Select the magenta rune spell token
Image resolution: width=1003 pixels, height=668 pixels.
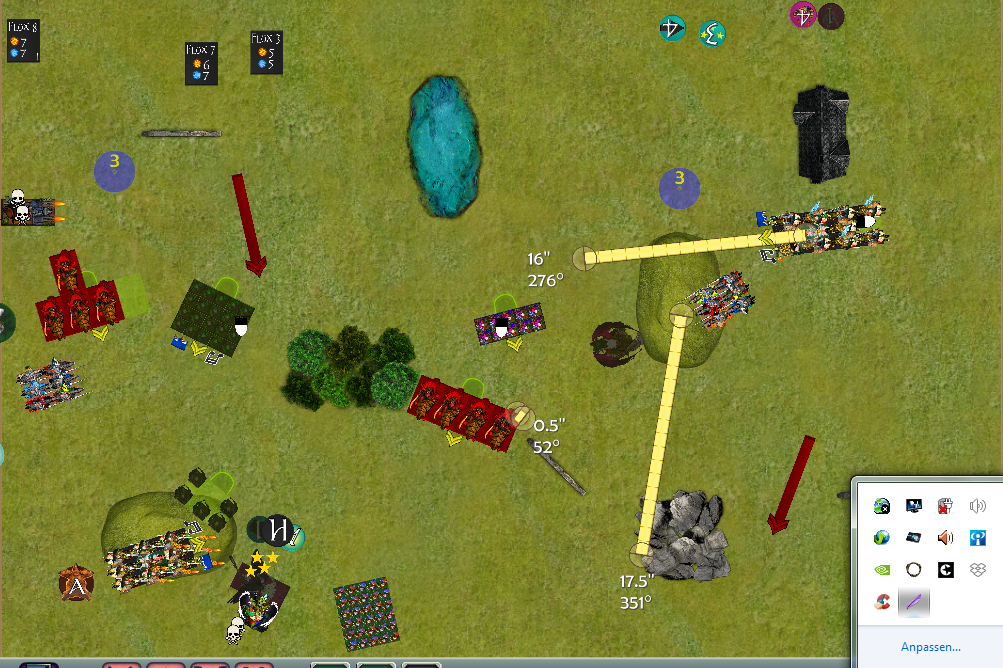click(x=803, y=15)
